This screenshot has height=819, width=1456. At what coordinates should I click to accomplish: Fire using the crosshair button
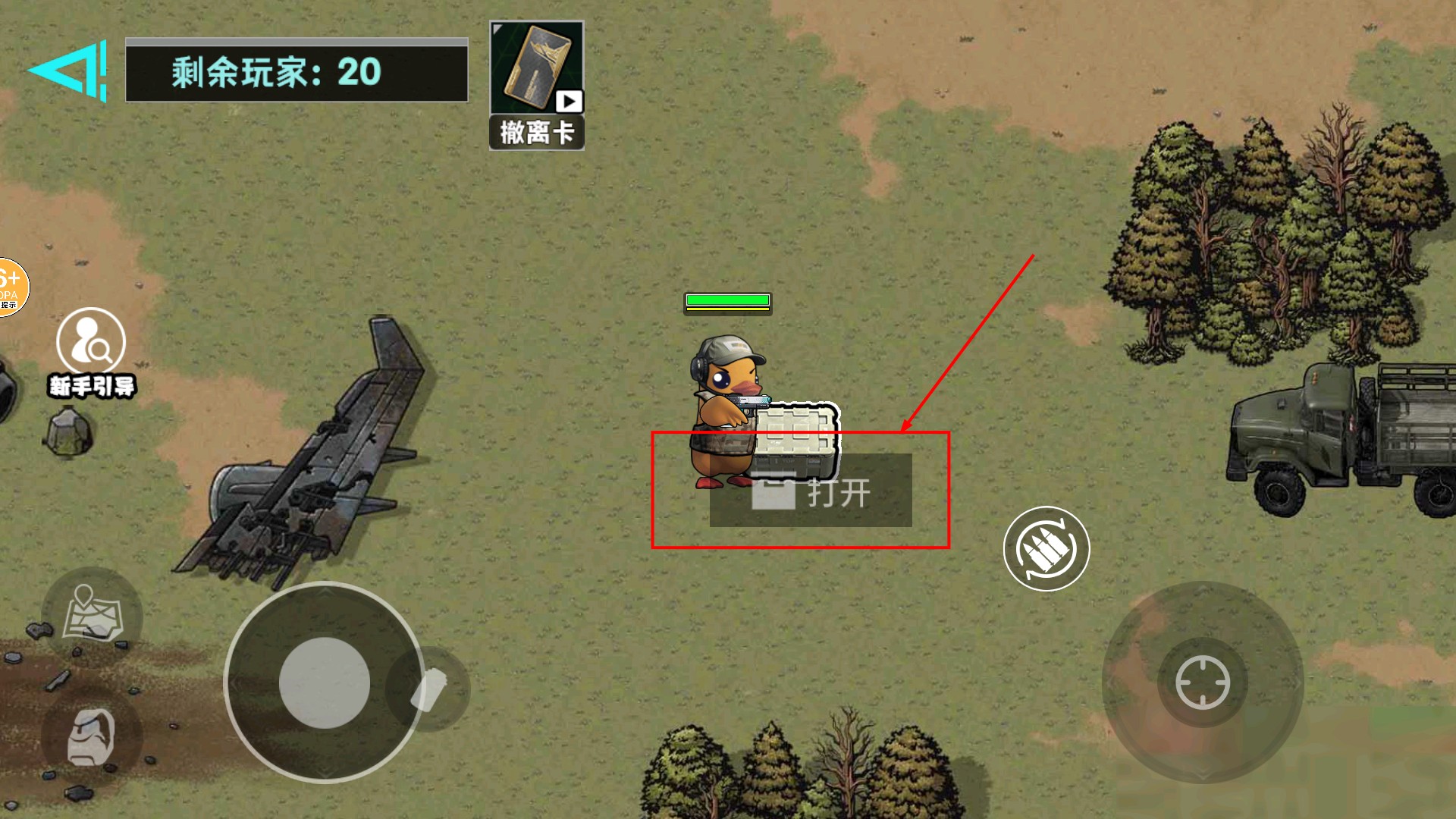(x=1202, y=682)
